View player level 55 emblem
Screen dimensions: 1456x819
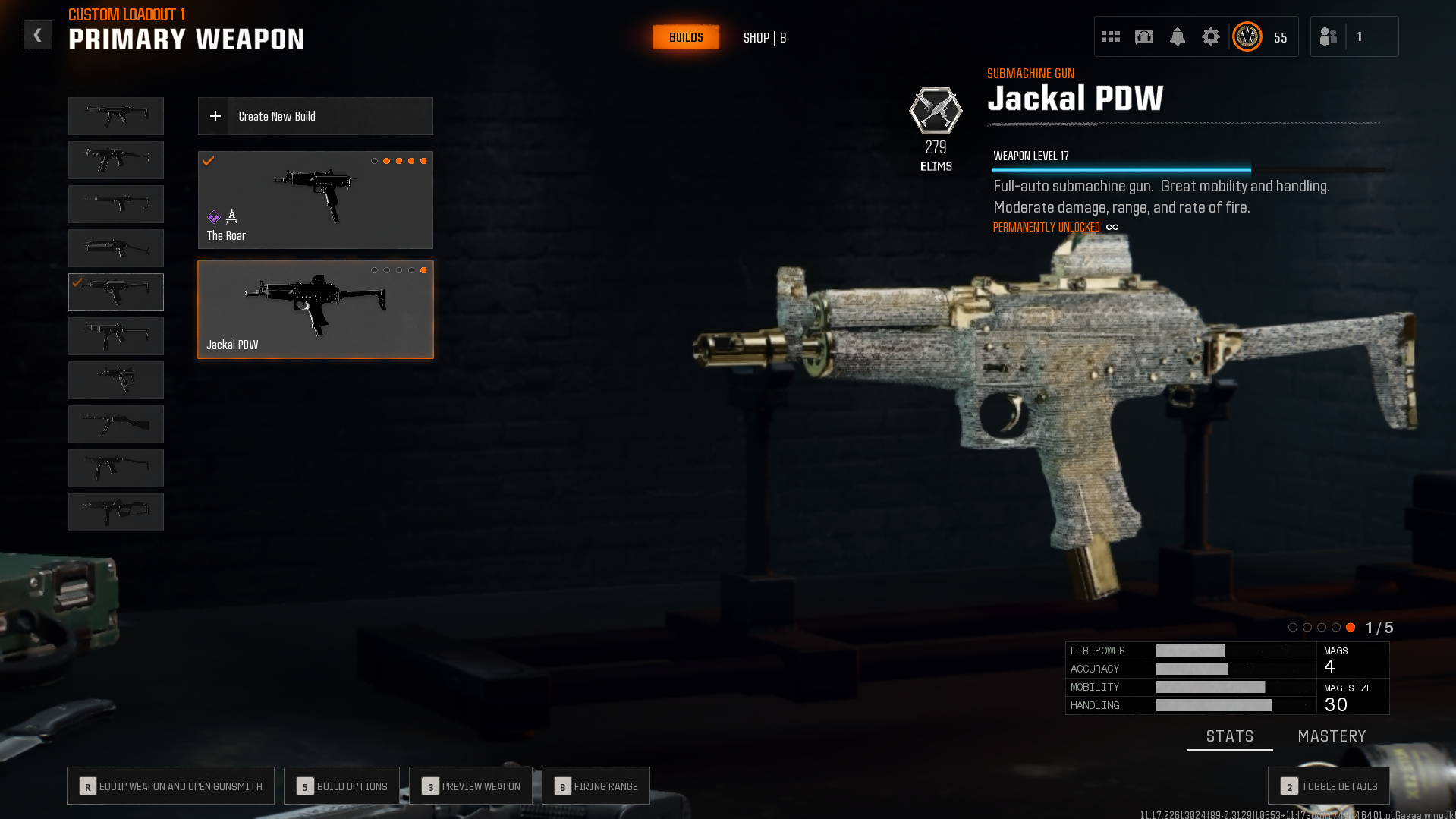click(1247, 36)
